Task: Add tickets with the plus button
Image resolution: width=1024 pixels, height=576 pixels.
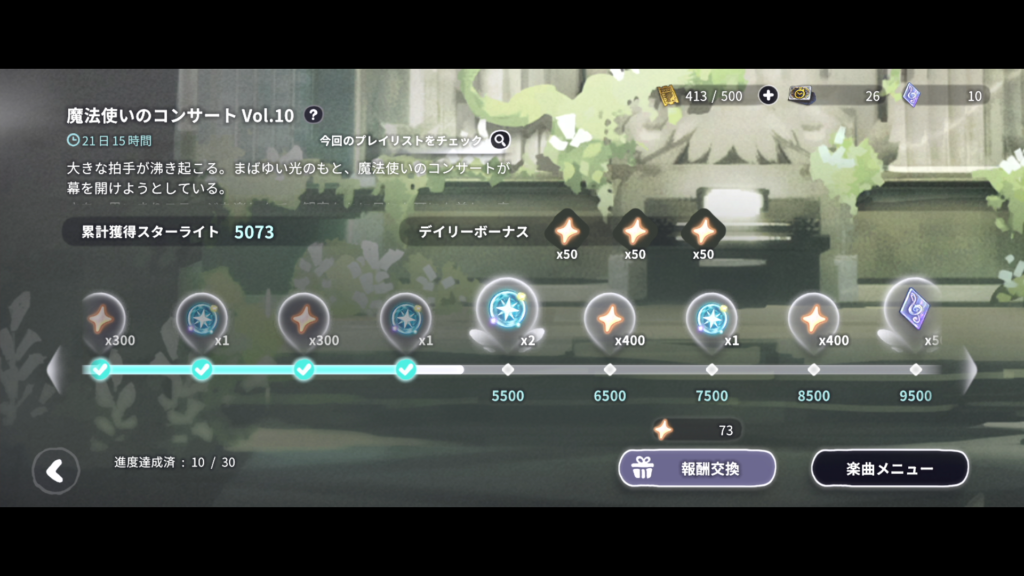Action: click(x=768, y=95)
